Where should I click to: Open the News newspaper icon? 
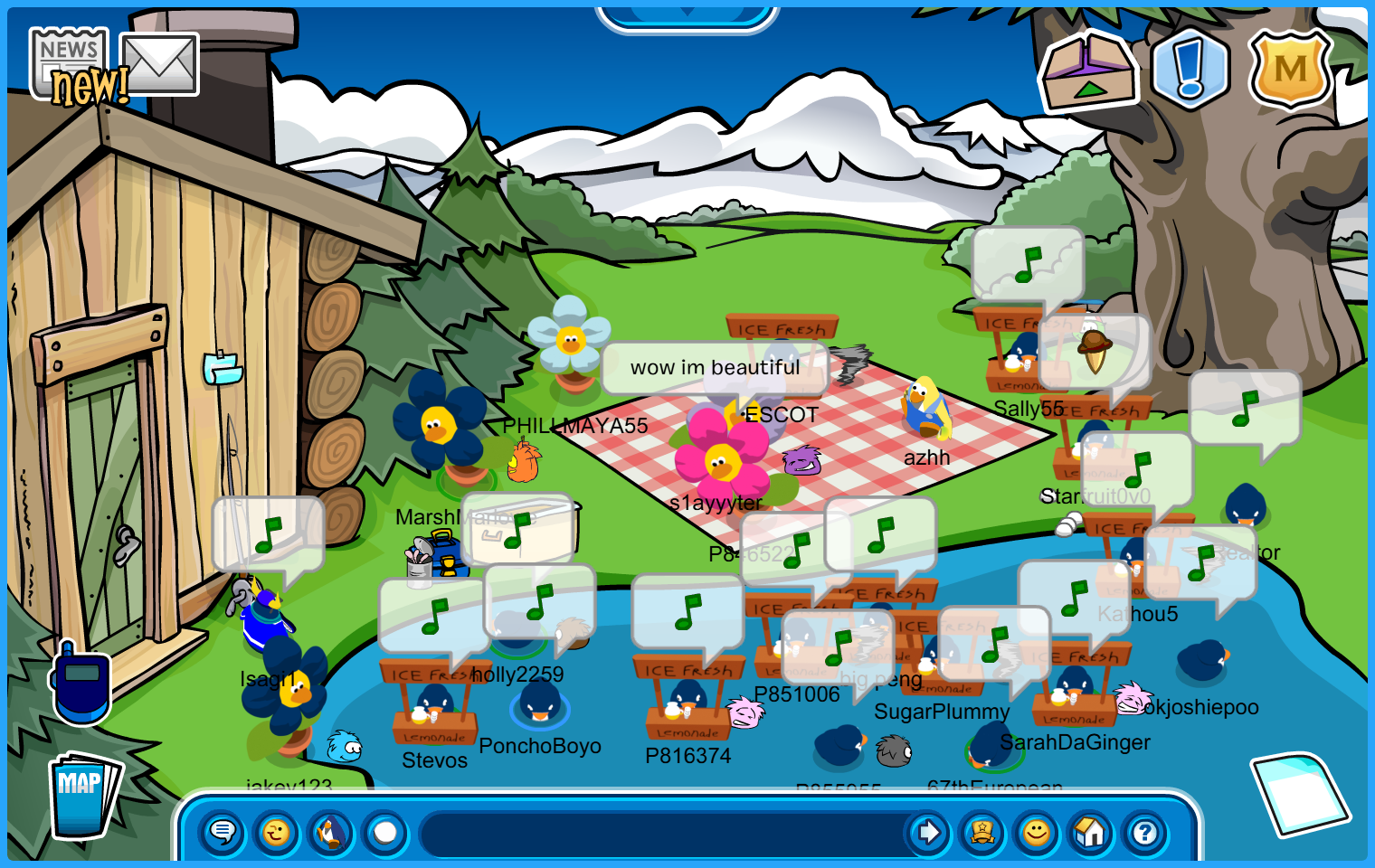click(x=69, y=61)
